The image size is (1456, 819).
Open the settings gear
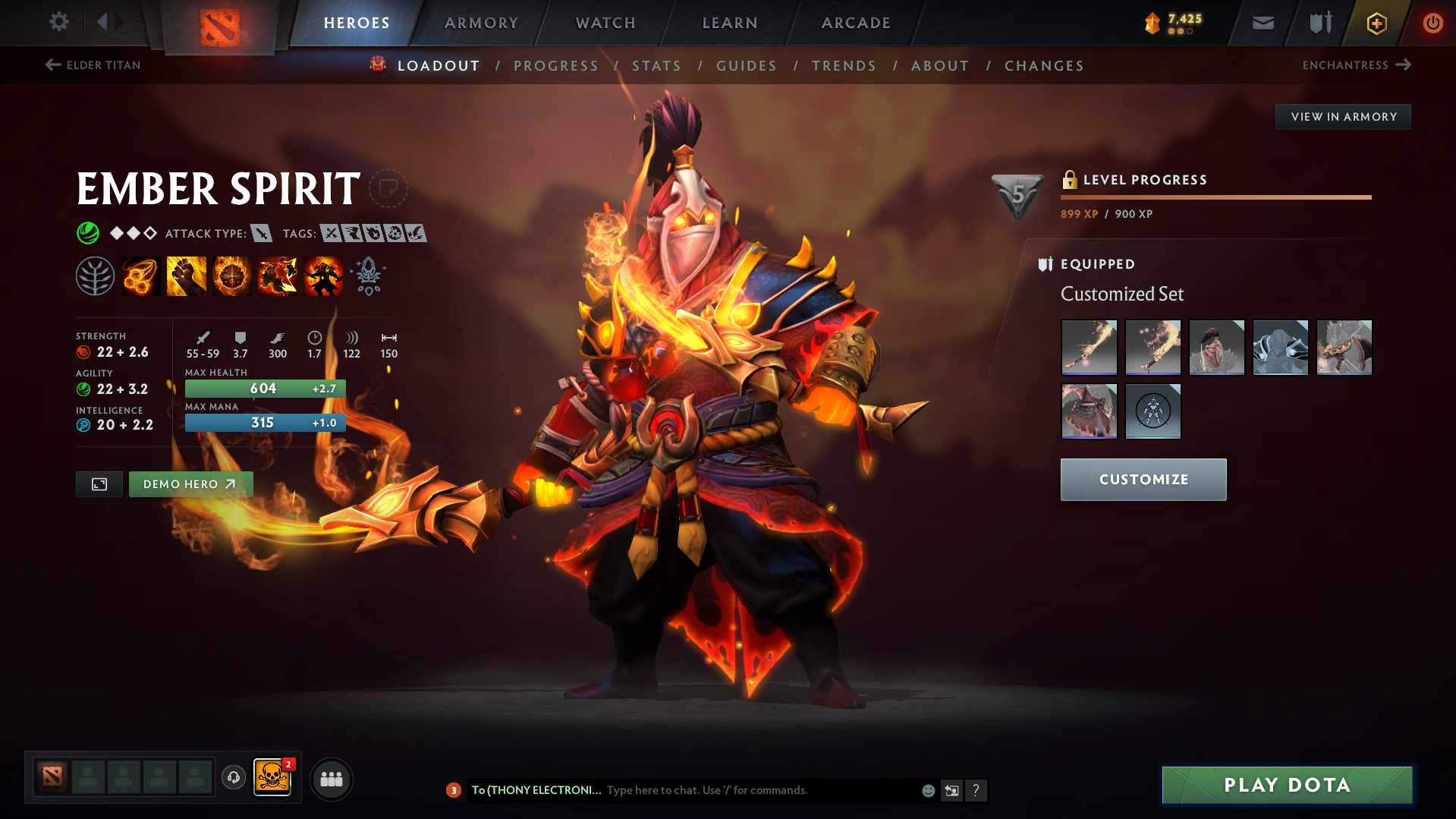pyautogui.click(x=59, y=23)
